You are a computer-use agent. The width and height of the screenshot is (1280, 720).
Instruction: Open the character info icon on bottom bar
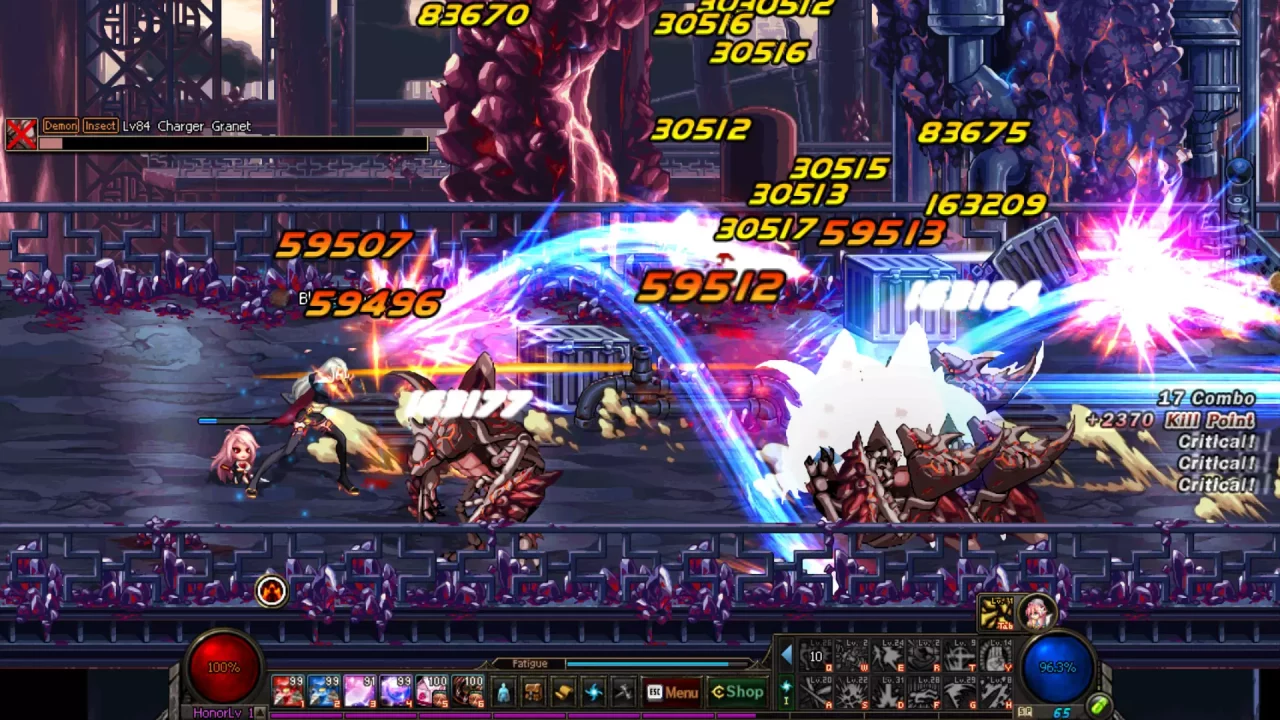pyautogui.click(x=503, y=690)
